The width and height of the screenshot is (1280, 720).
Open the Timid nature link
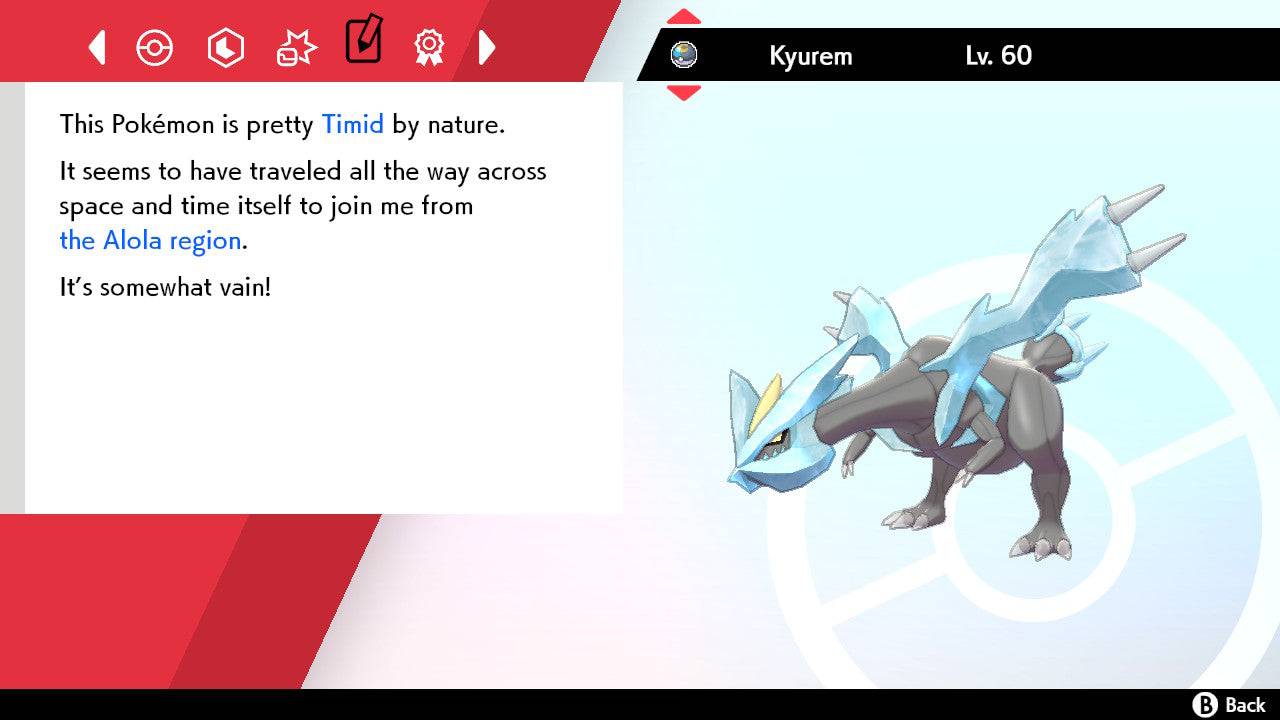pos(352,124)
